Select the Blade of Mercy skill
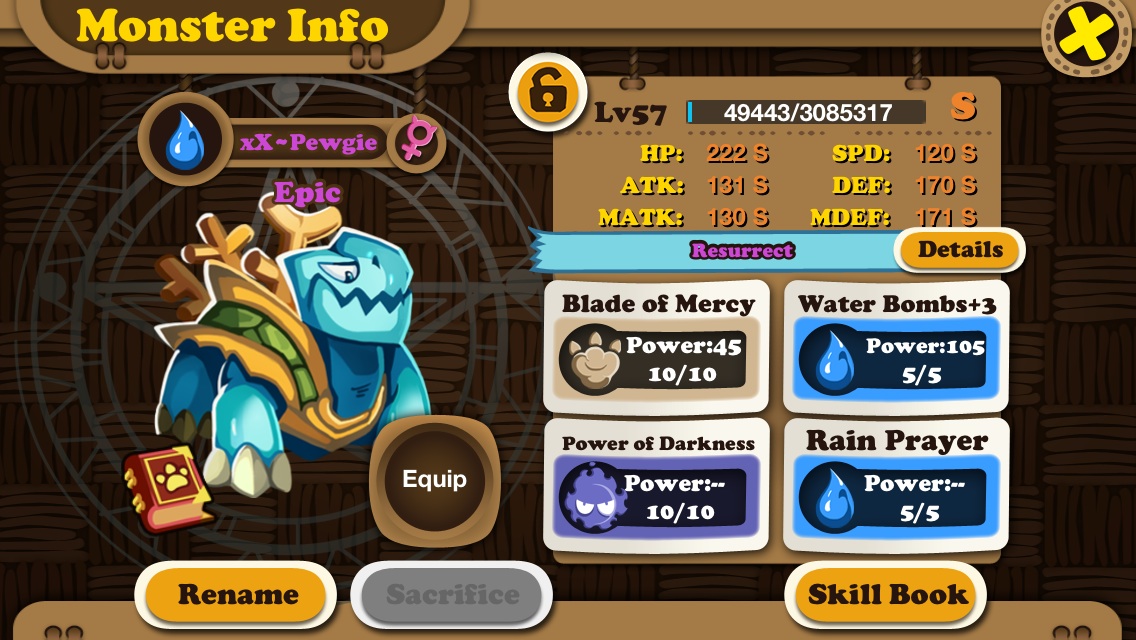Viewport: 1136px width, 640px height. [656, 347]
